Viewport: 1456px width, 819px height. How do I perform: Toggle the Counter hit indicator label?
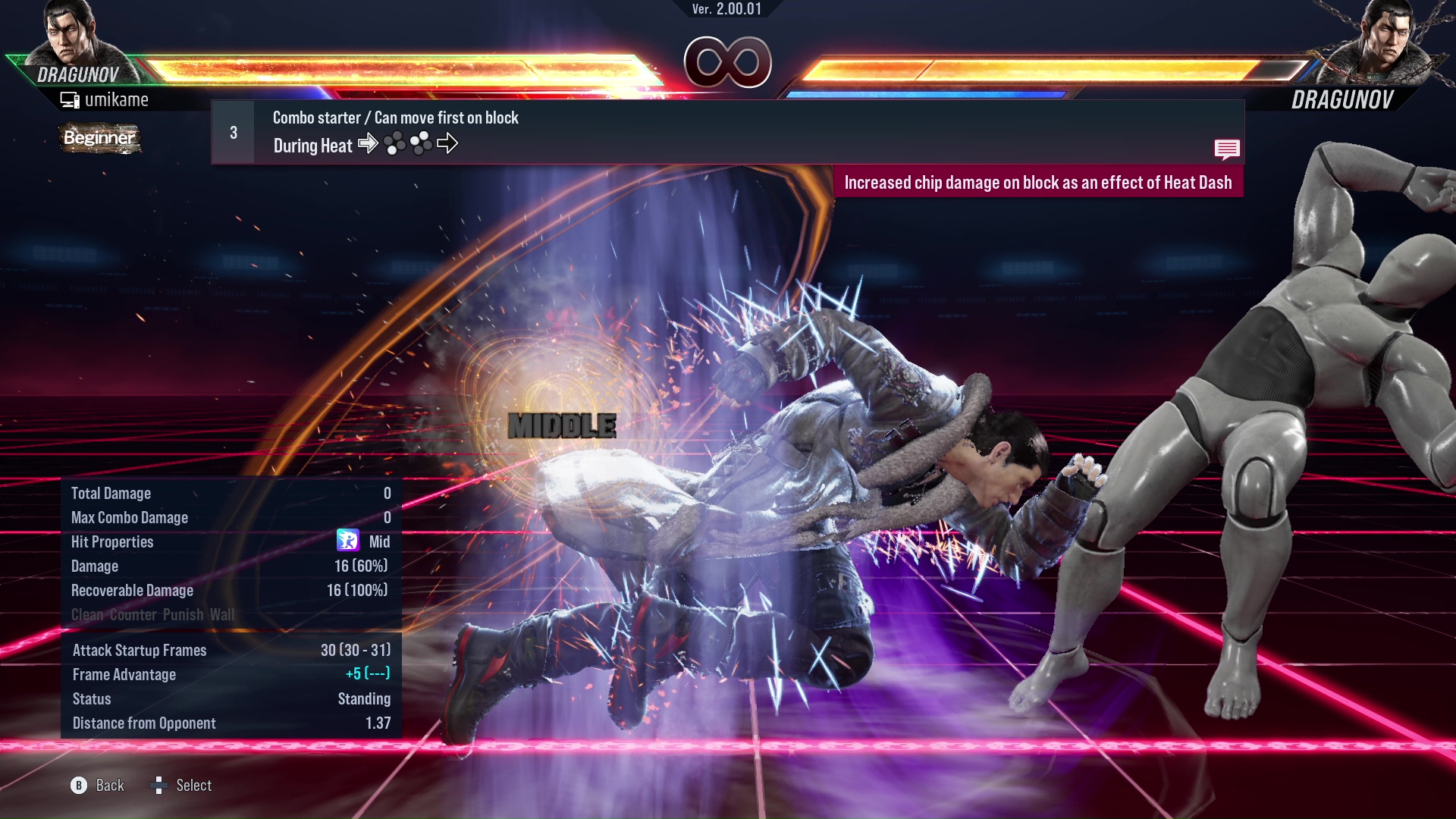131,615
